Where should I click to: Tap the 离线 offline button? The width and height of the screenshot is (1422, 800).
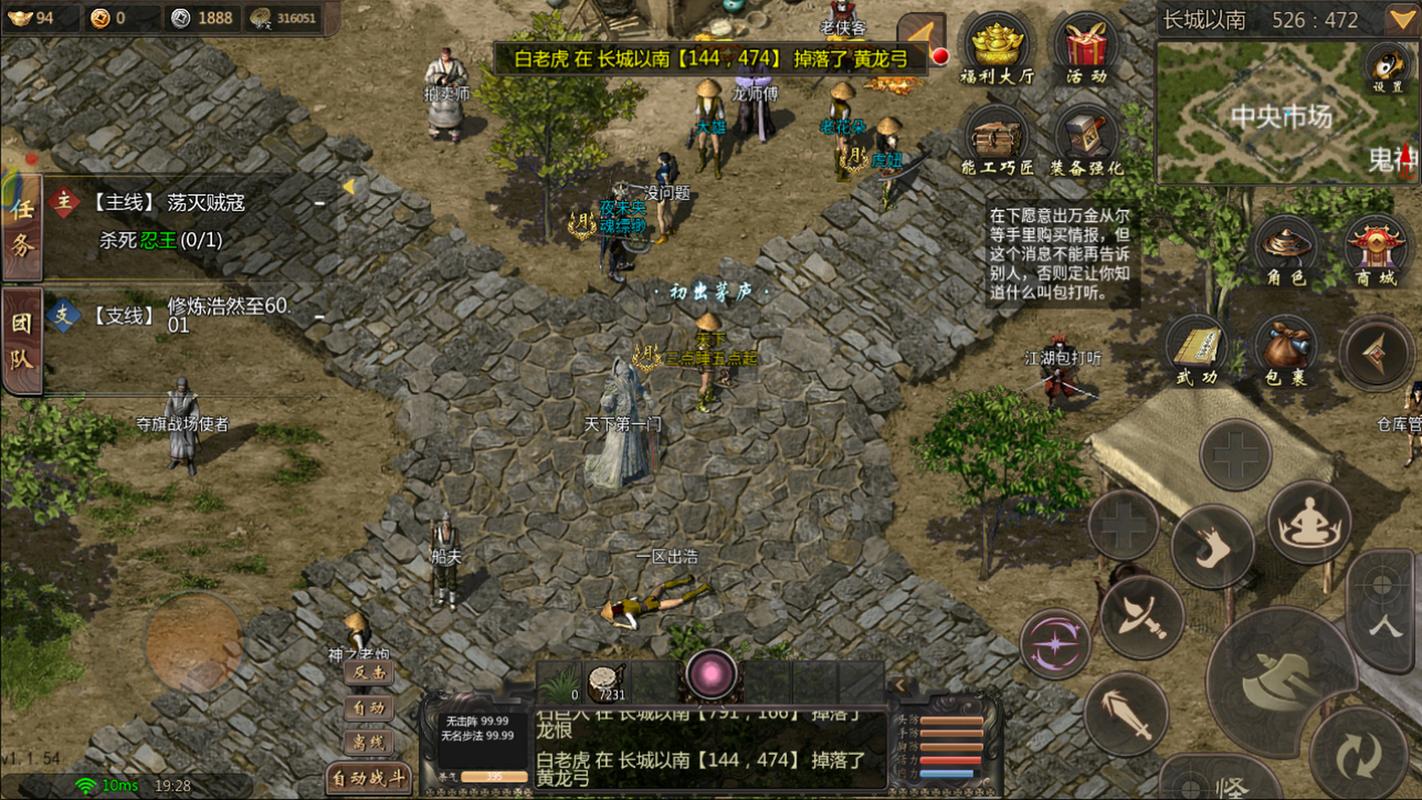368,742
